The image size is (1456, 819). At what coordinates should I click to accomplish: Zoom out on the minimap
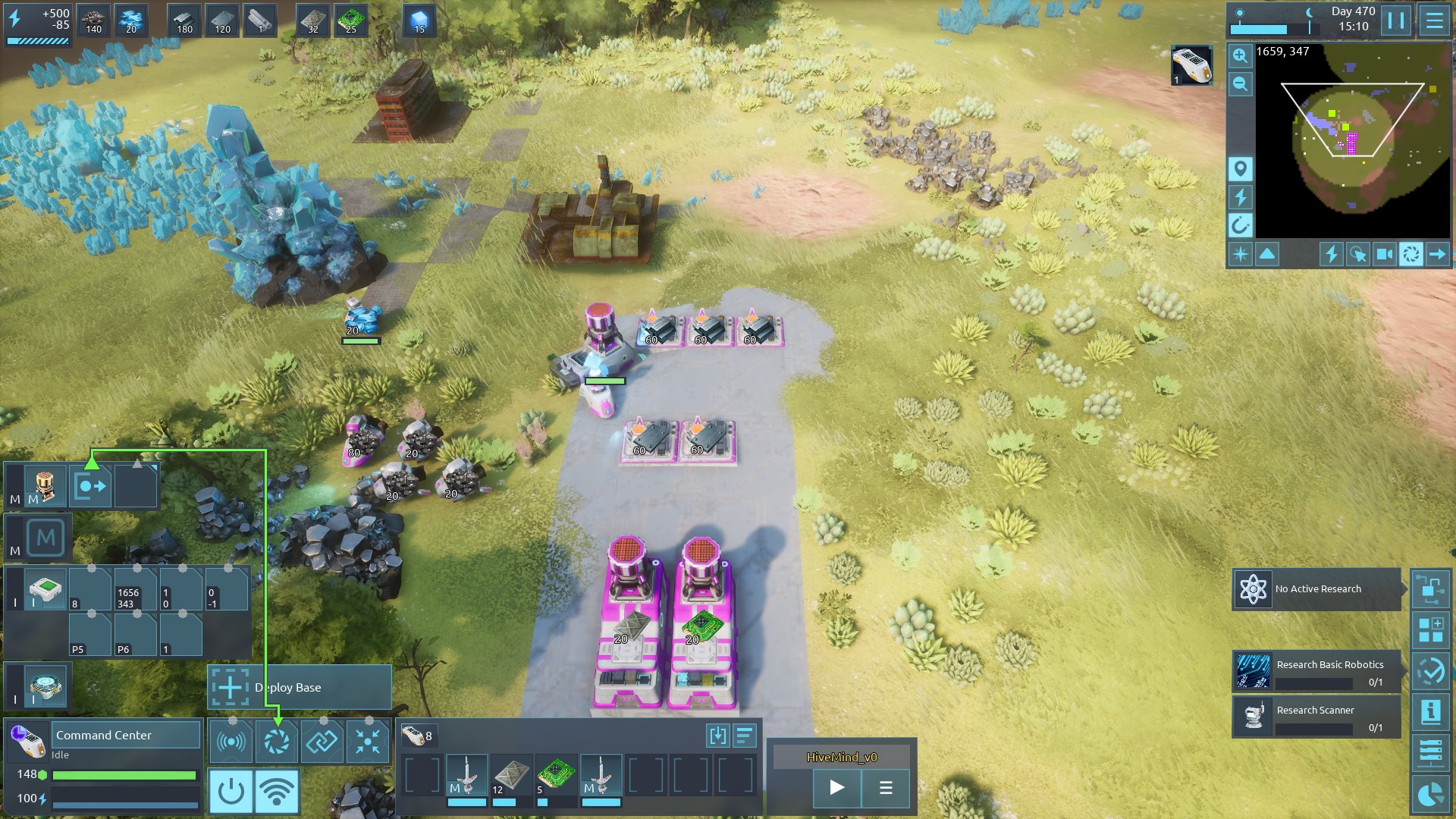tap(1240, 84)
